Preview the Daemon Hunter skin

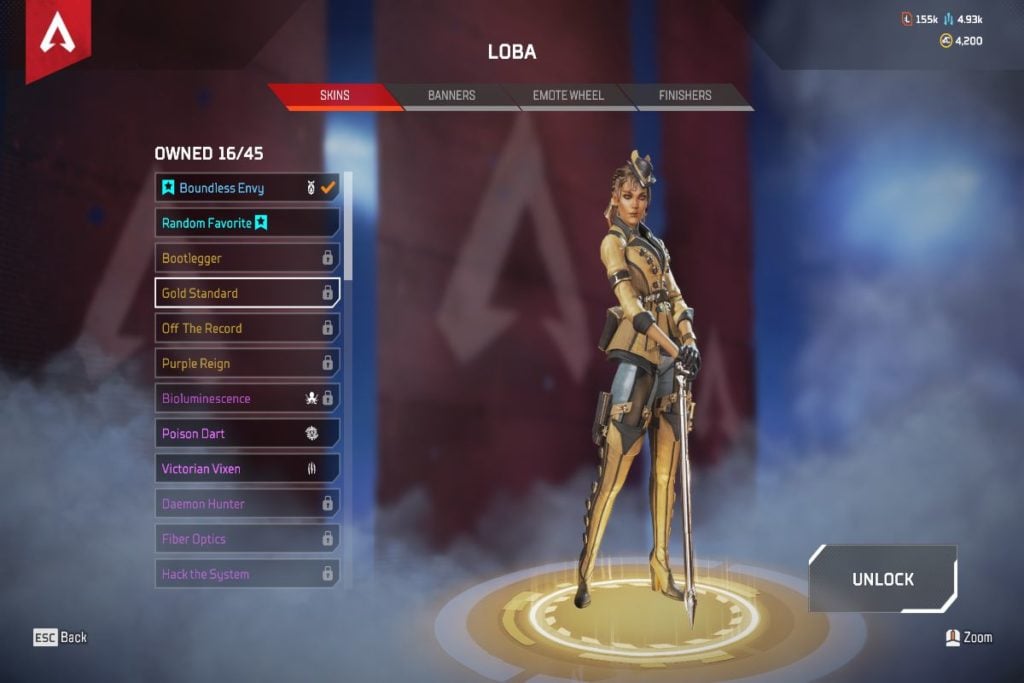(x=247, y=503)
